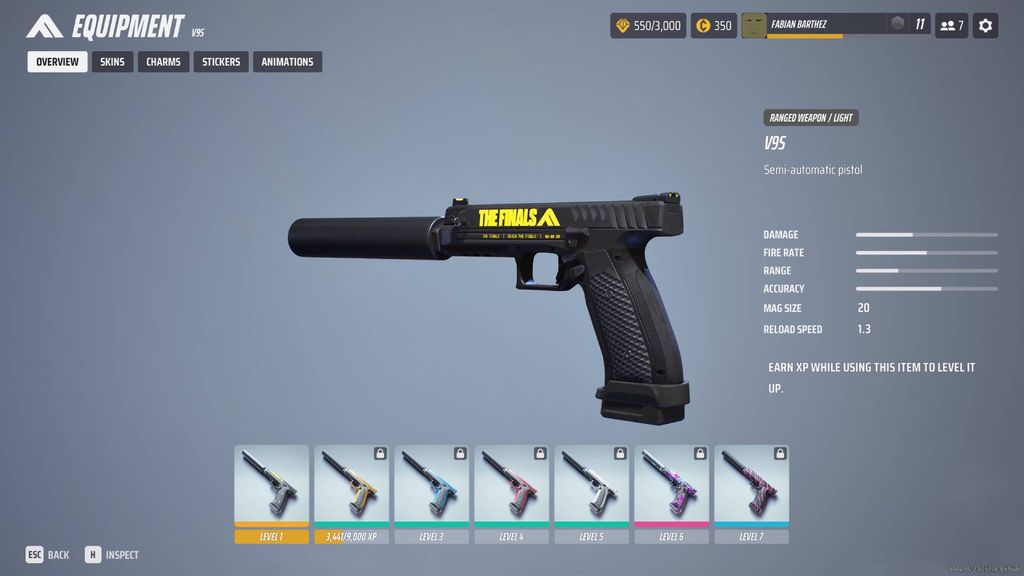Open the friends list showing 7
The image size is (1024, 576).
click(x=951, y=25)
